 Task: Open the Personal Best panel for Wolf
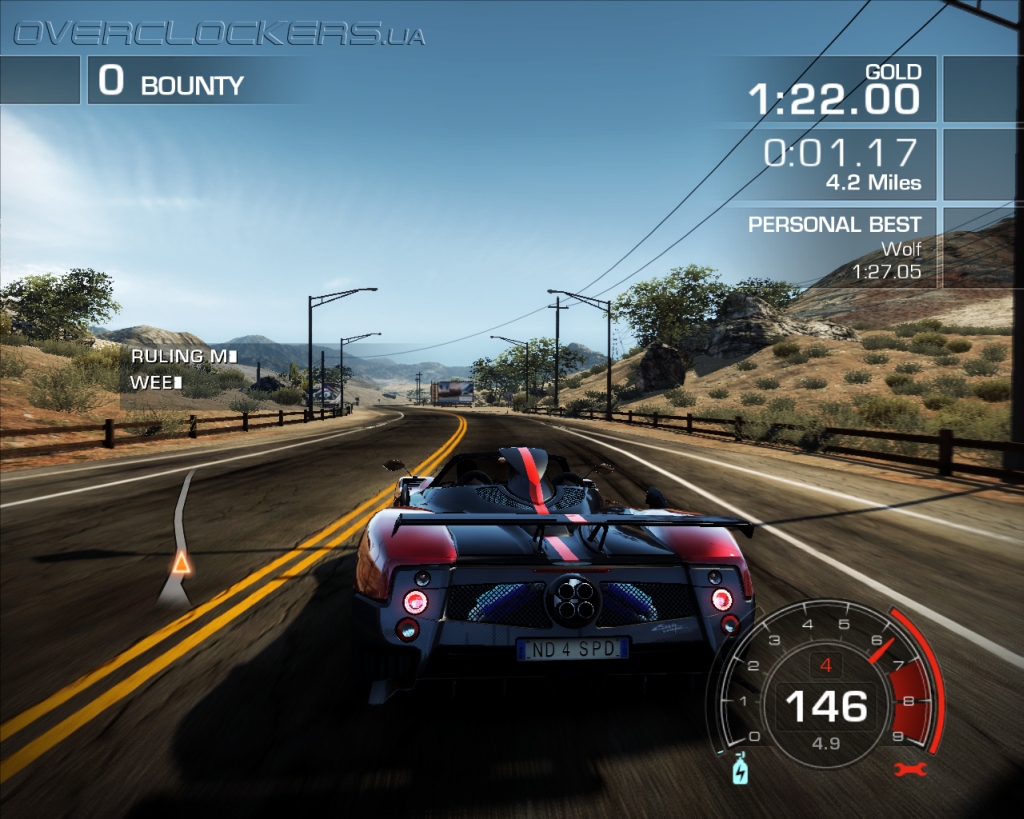[838, 247]
